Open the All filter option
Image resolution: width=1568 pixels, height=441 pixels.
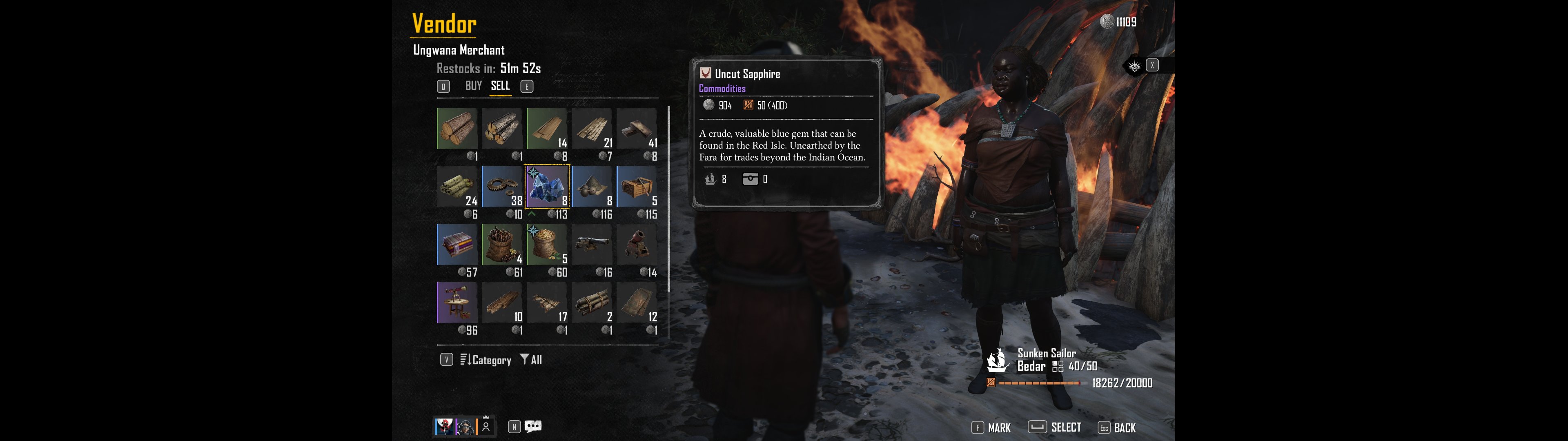click(x=531, y=360)
